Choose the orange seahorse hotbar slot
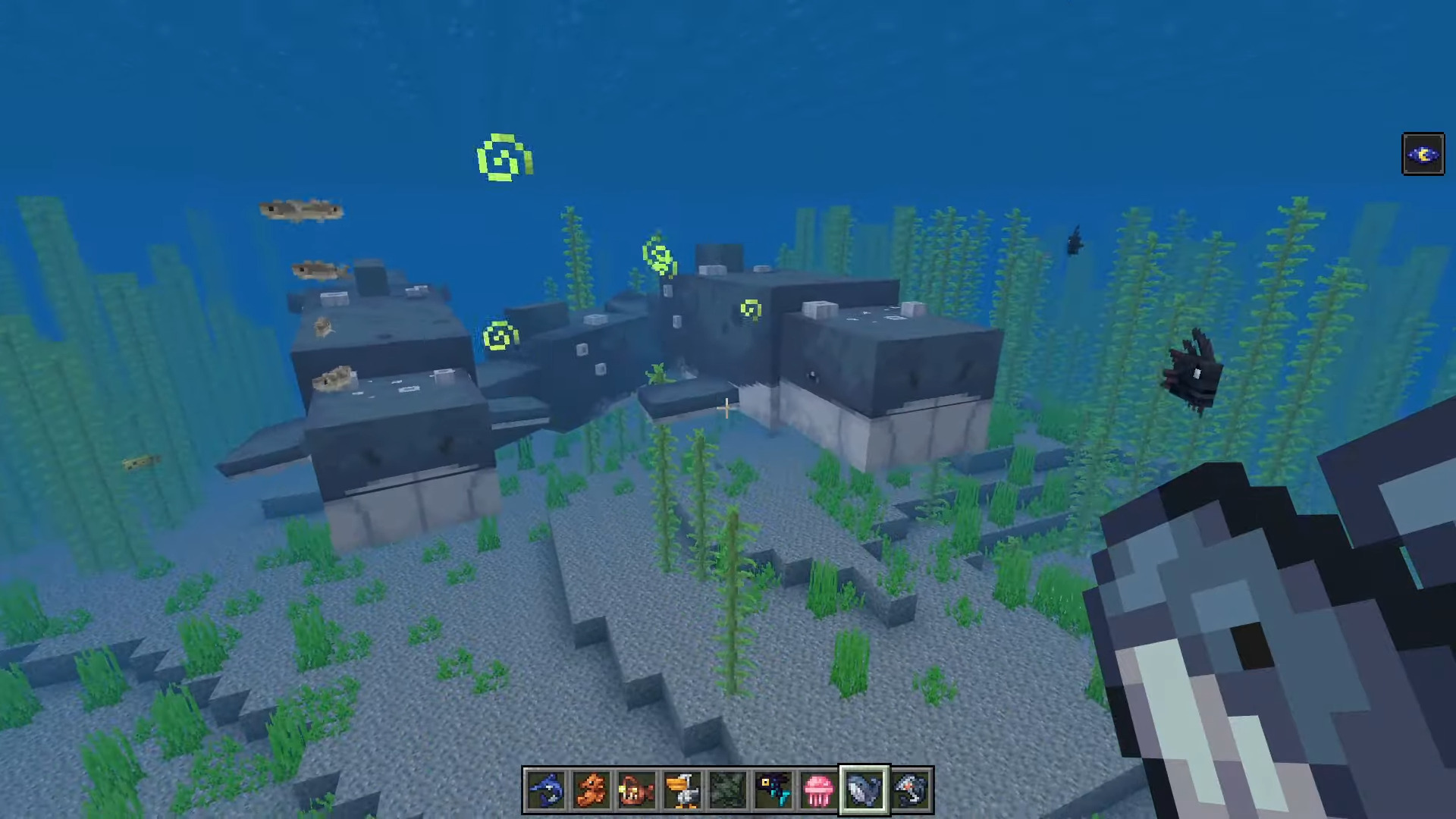Screen dimensions: 1456x819 point(591,790)
